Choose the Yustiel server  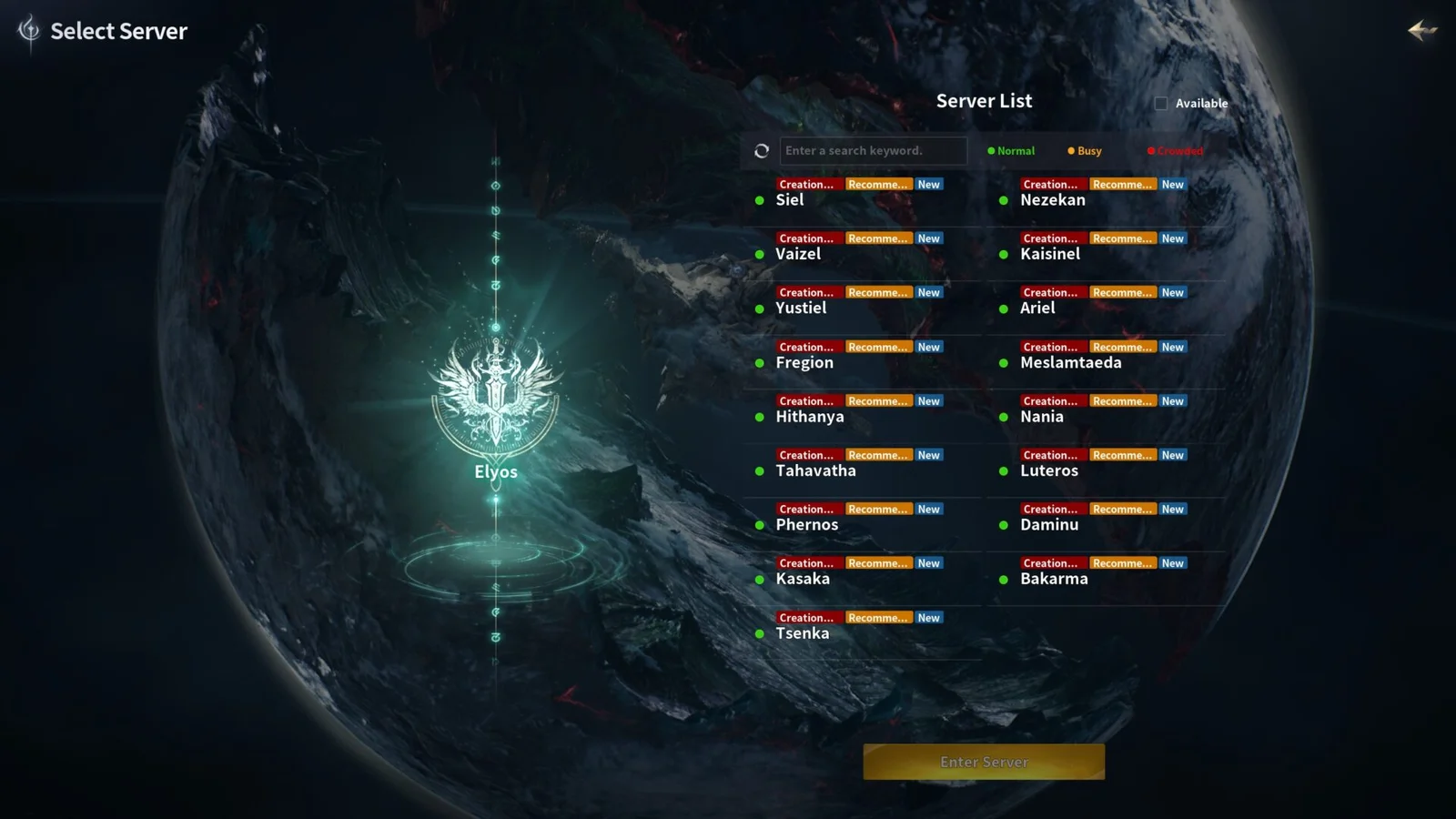[x=801, y=308]
